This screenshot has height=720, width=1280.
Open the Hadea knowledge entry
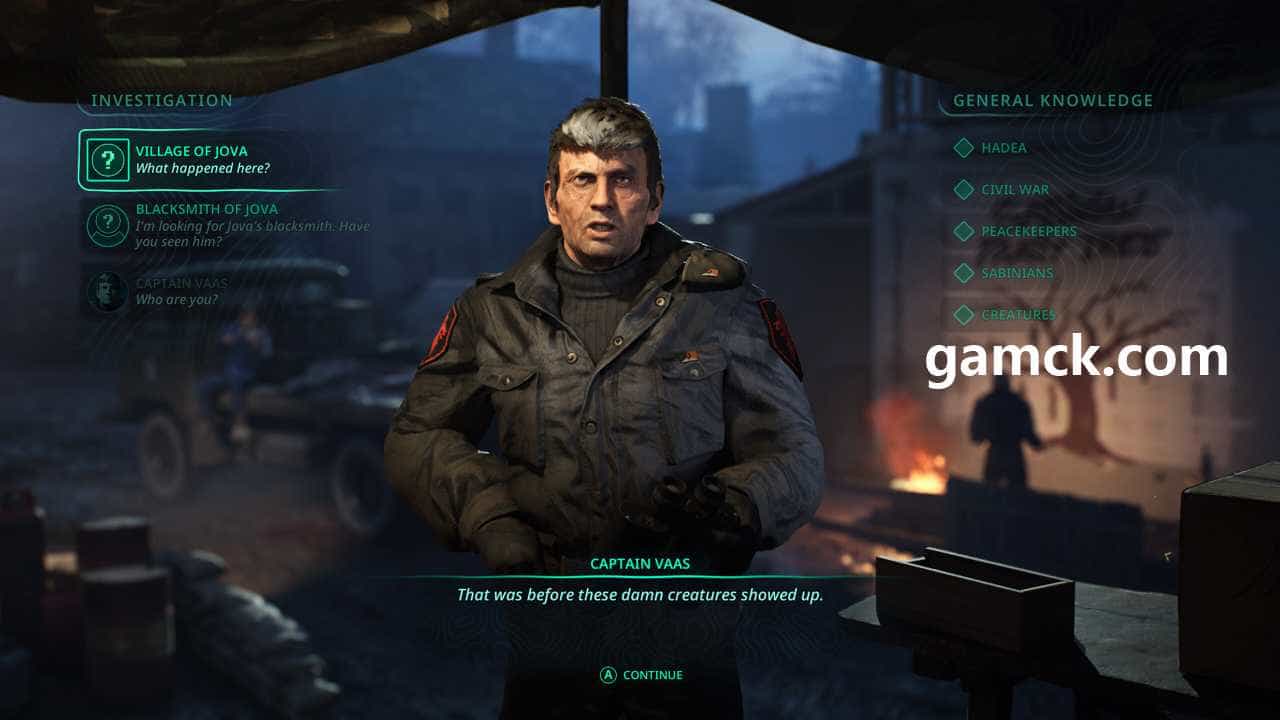click(1003, 148)
